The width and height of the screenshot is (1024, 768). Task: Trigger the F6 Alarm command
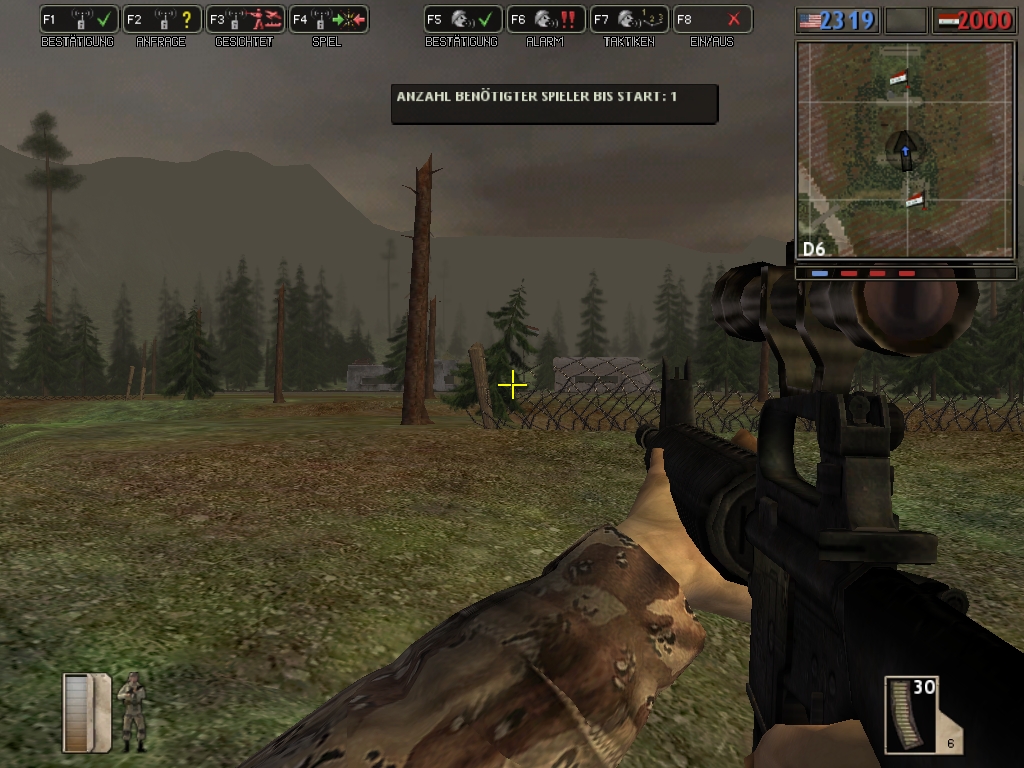click(x=545, y=19)
